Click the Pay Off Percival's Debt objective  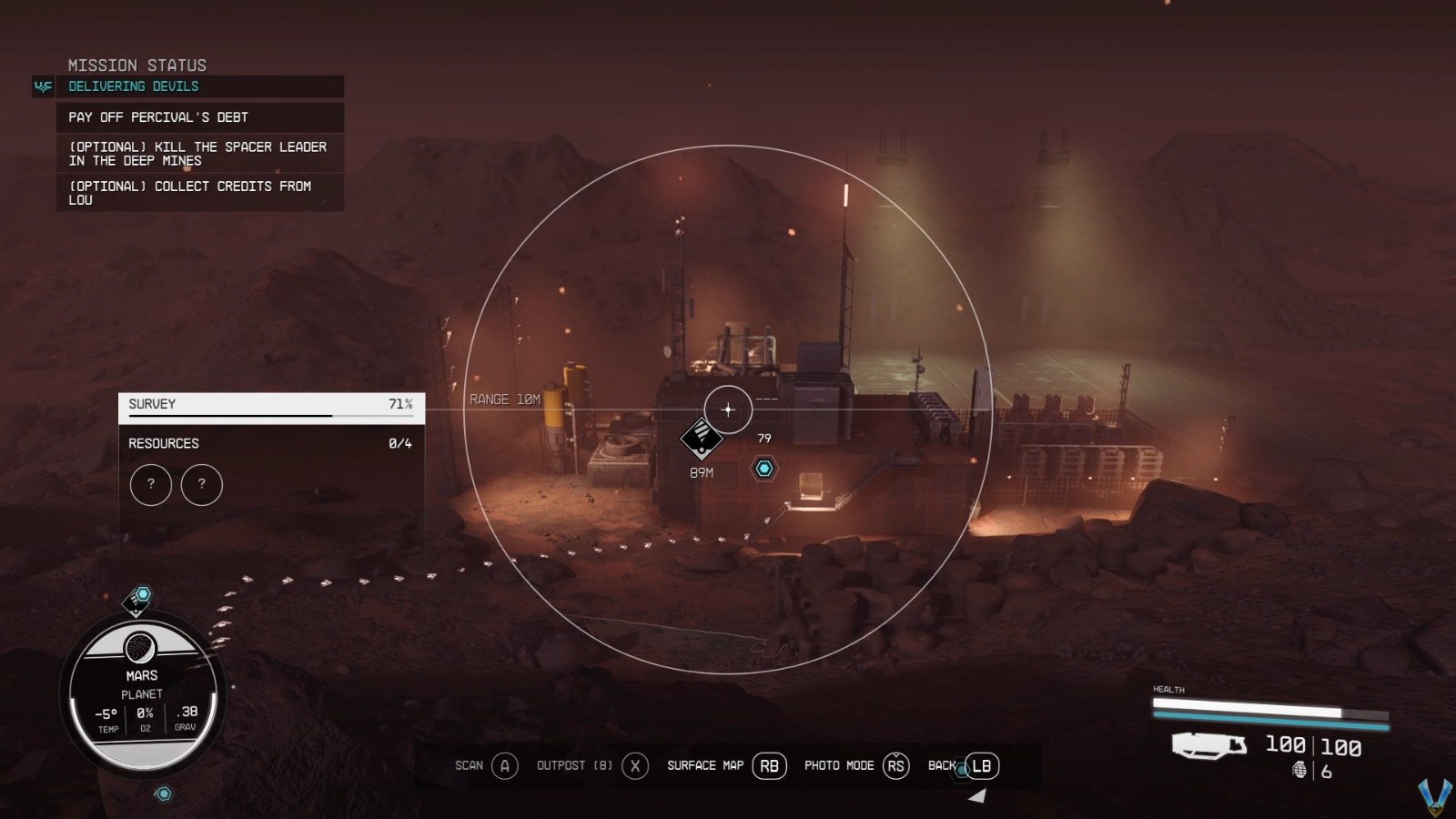[x=158, y=117]
